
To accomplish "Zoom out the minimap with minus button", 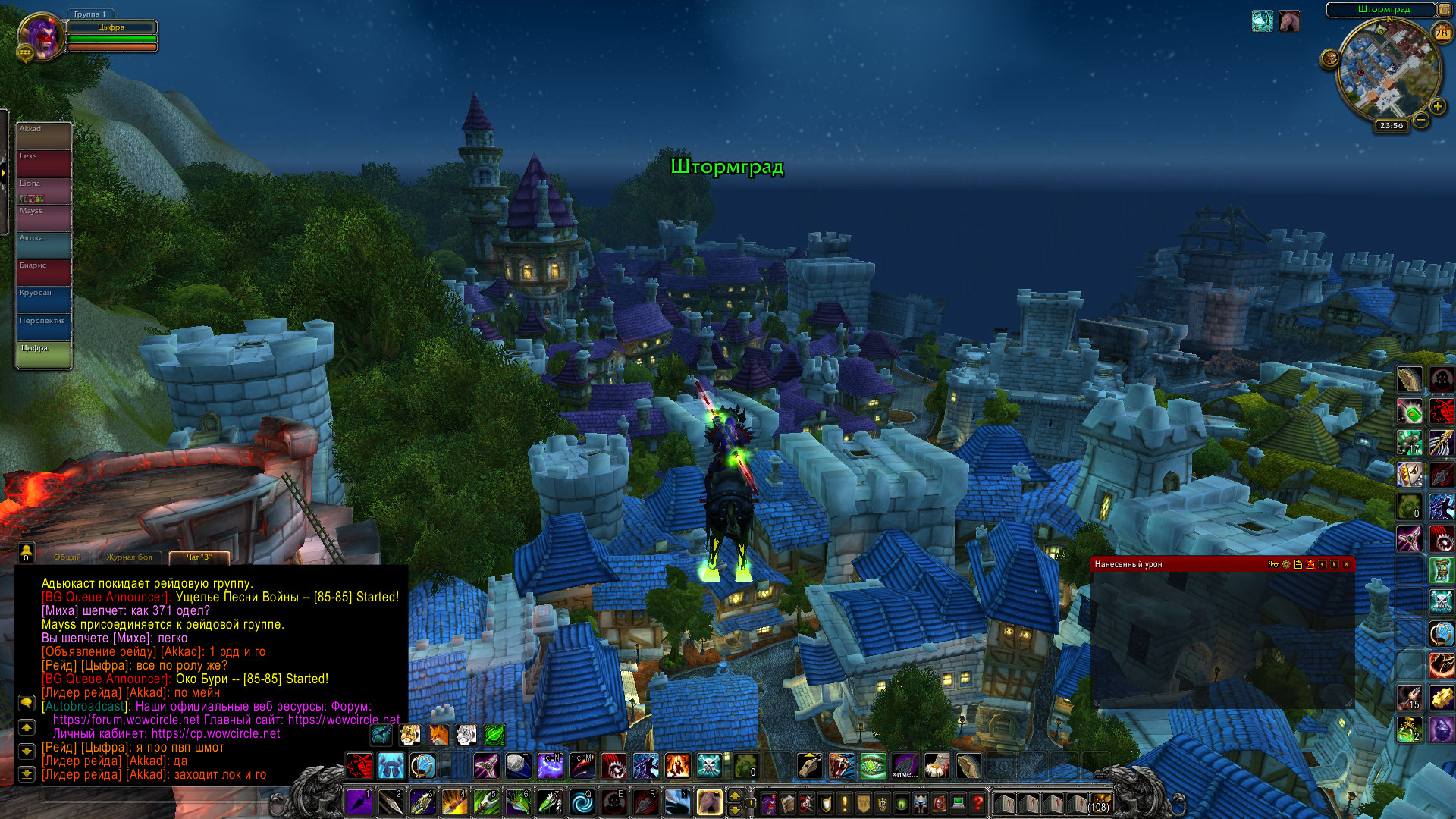I will 1421,120.
